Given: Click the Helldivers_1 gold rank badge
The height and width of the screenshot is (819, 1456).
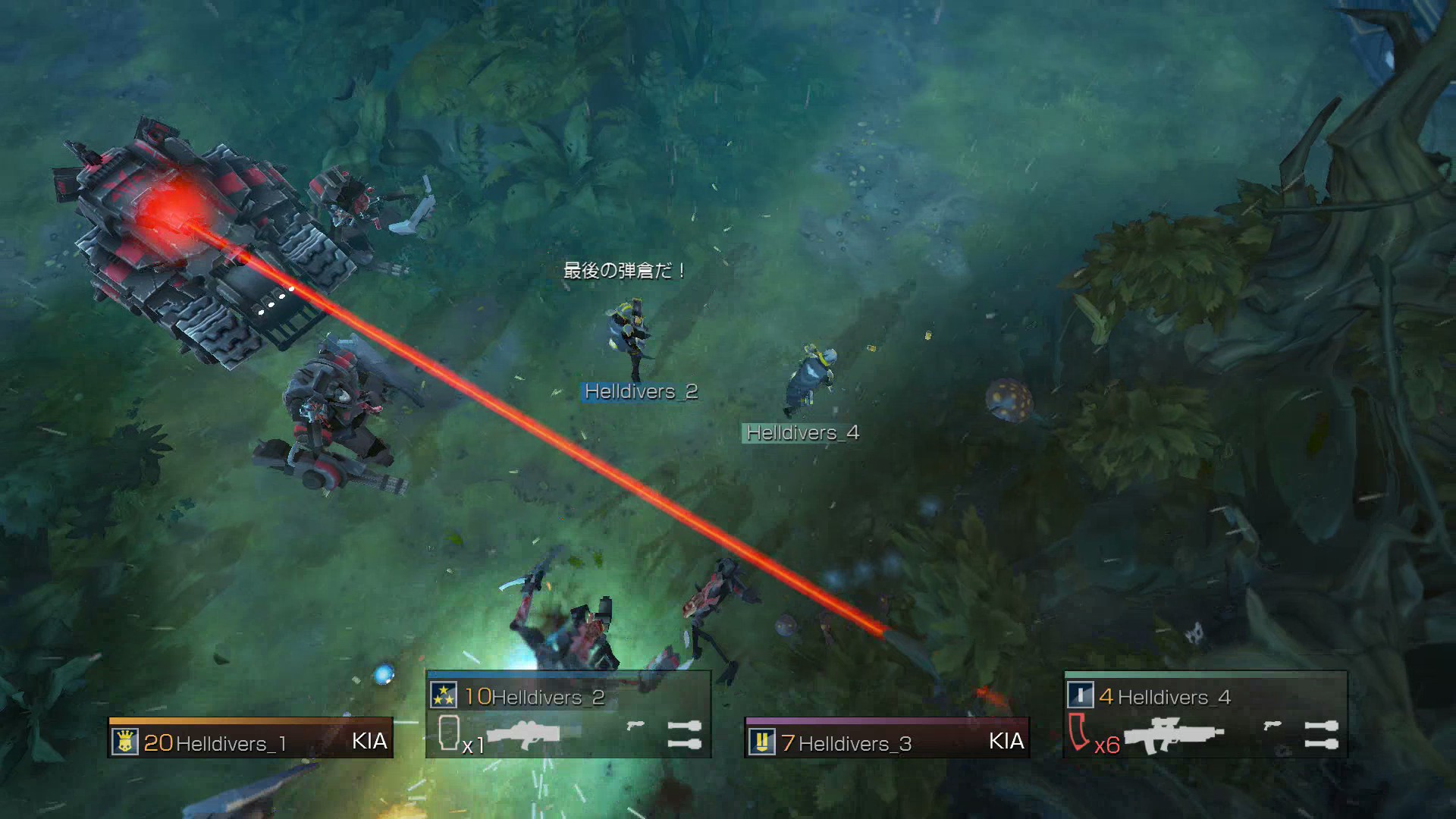Looking at the screenshot, I should (x=125, y=742).
